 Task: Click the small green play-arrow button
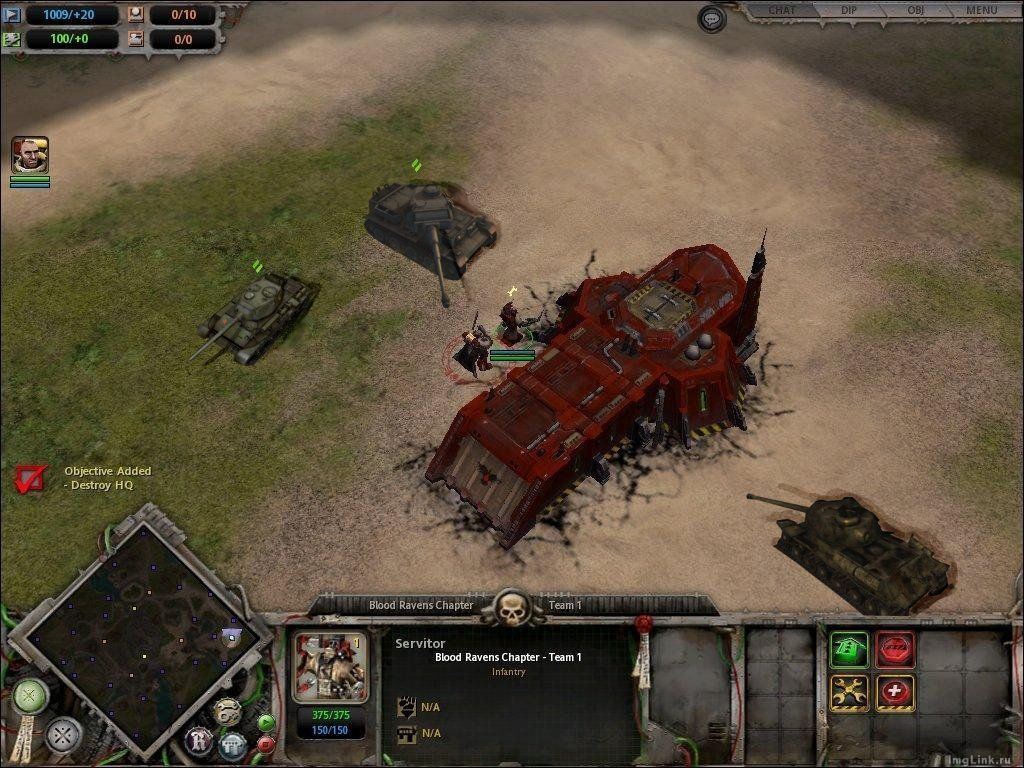click(266, 723)
